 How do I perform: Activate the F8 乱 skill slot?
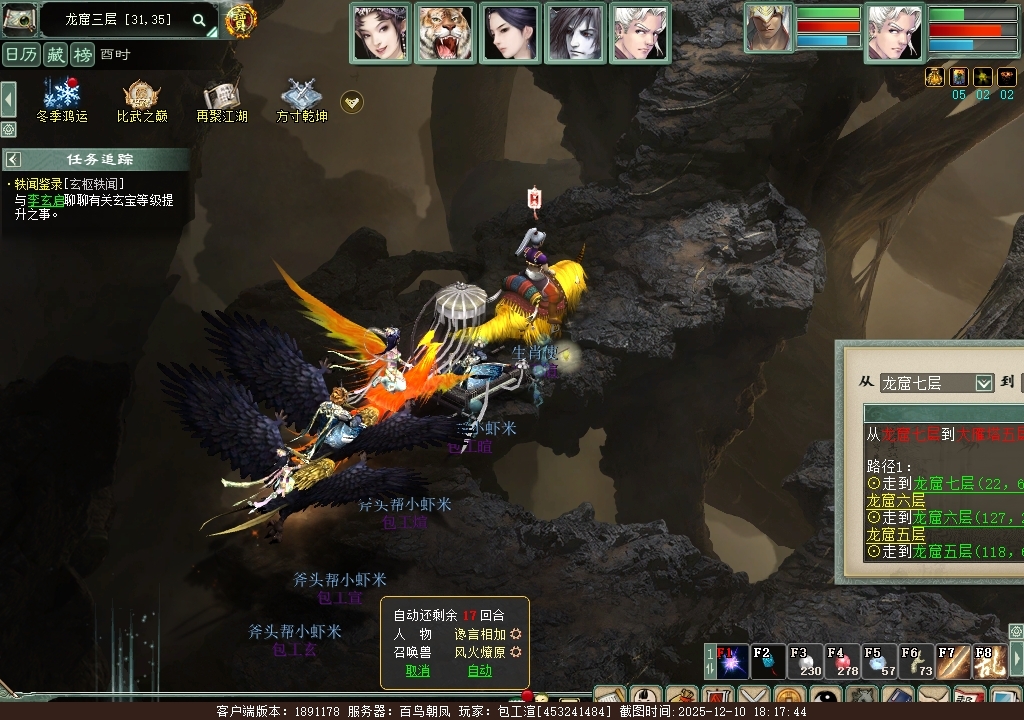click(x=990, y=663)
